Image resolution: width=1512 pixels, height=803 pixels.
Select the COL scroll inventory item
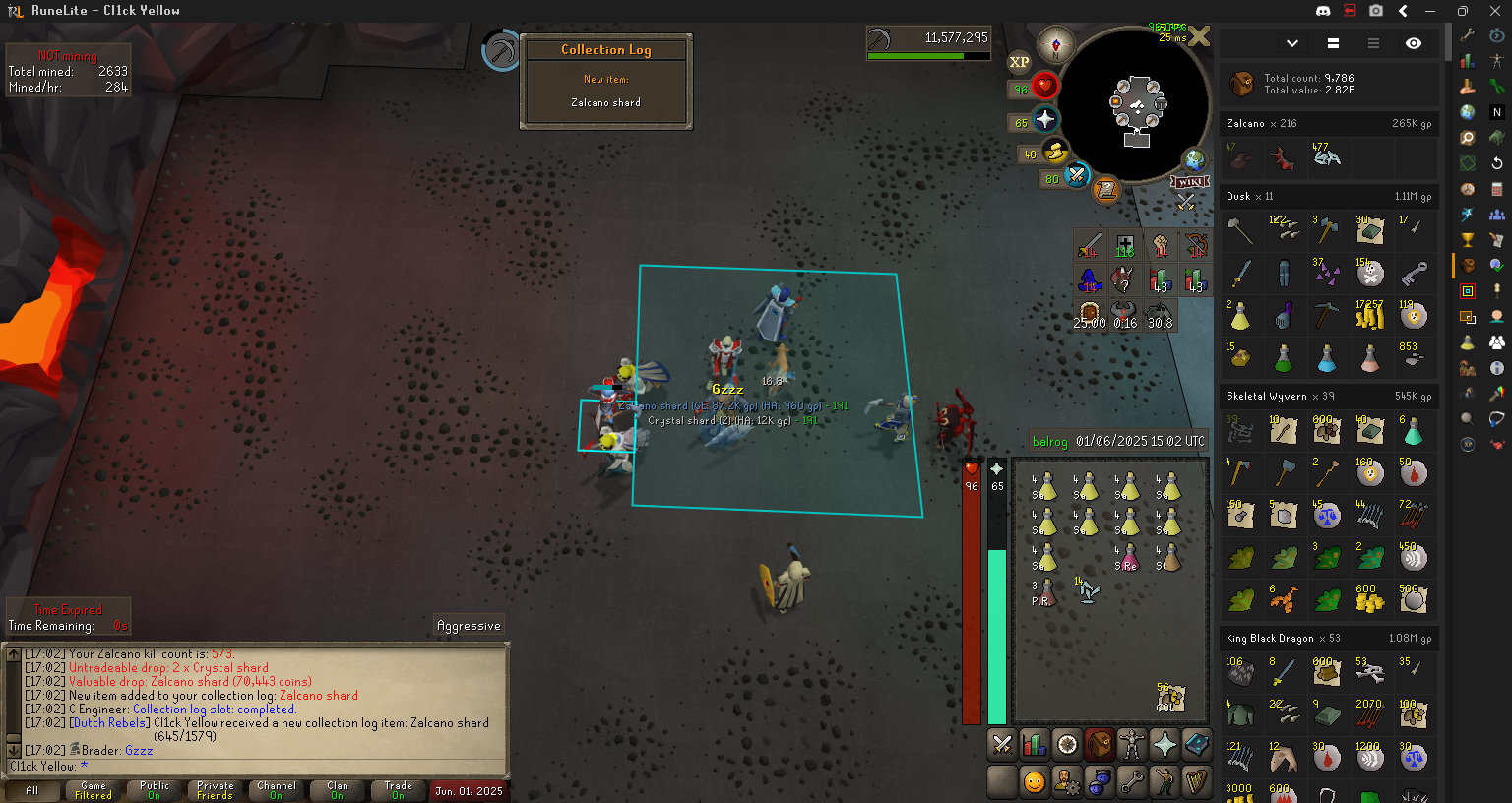click(x=1169, y=698)
